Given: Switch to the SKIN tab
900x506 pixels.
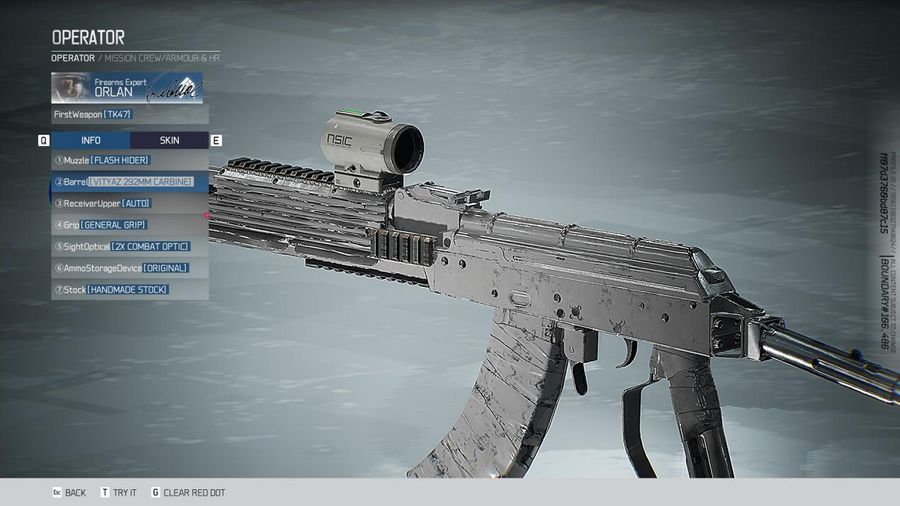Looking at the screenshot, I should [169, 140].
